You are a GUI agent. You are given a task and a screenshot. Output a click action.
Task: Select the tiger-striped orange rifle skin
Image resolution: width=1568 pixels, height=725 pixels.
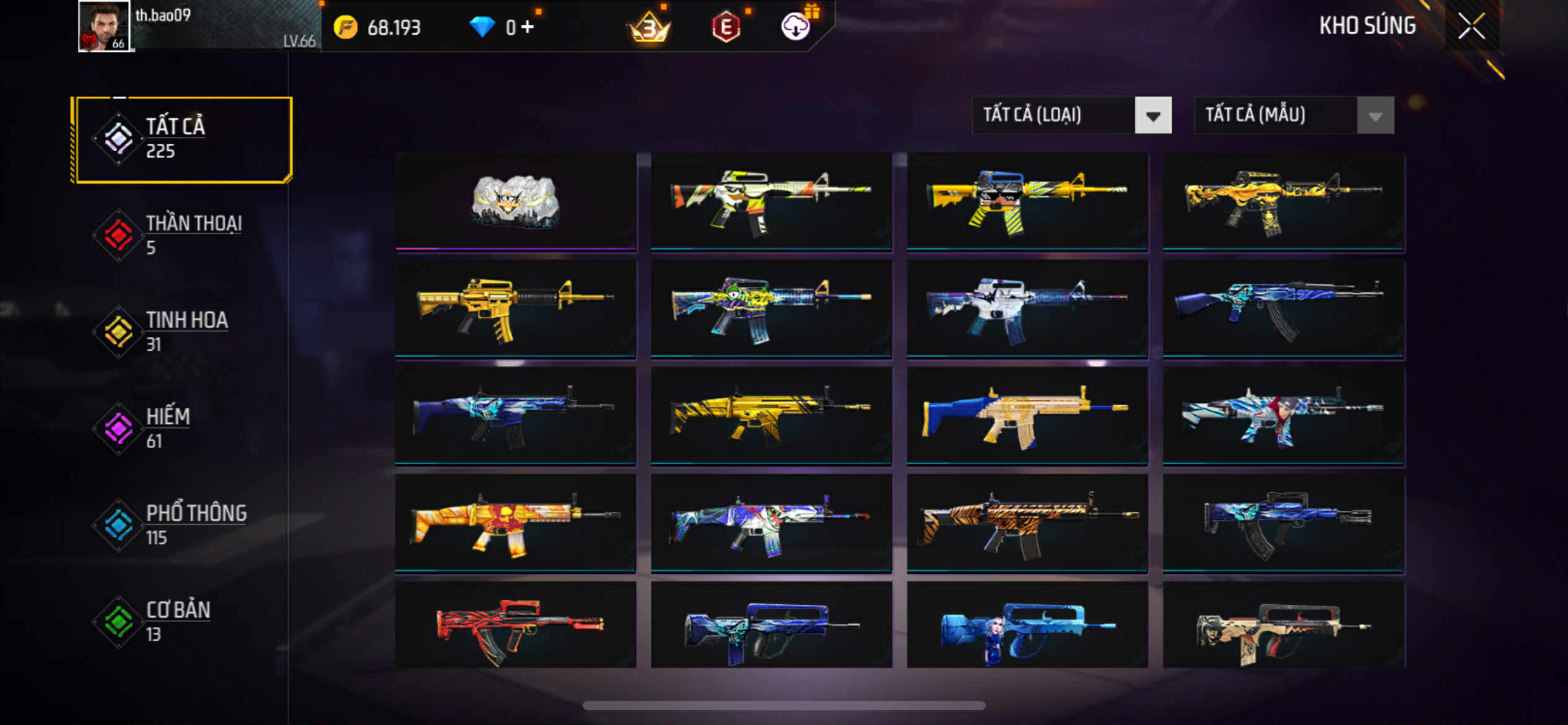[1027, 524]
